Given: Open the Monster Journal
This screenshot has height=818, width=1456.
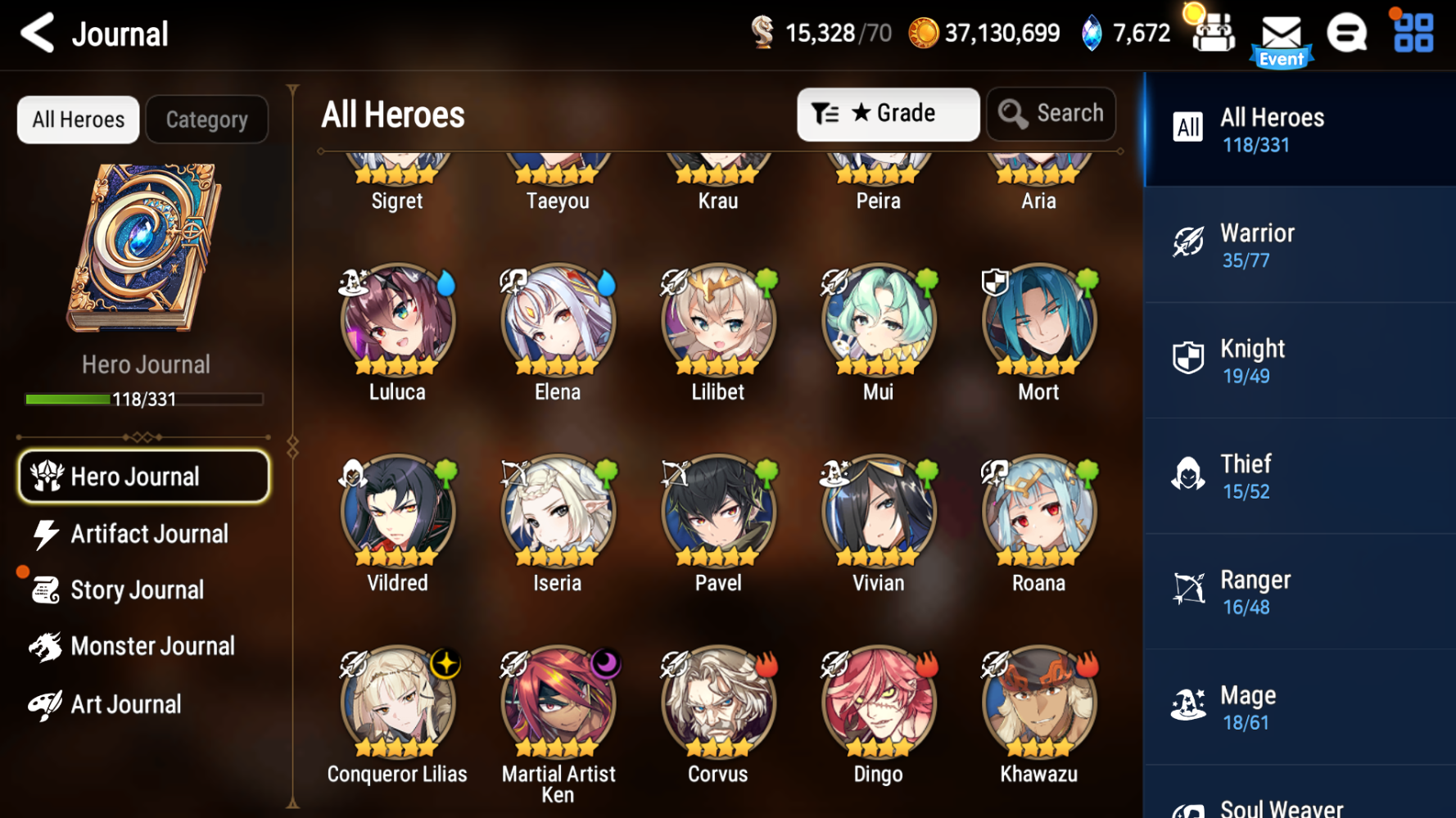Looking at the screenshot, I should point(152,646).
